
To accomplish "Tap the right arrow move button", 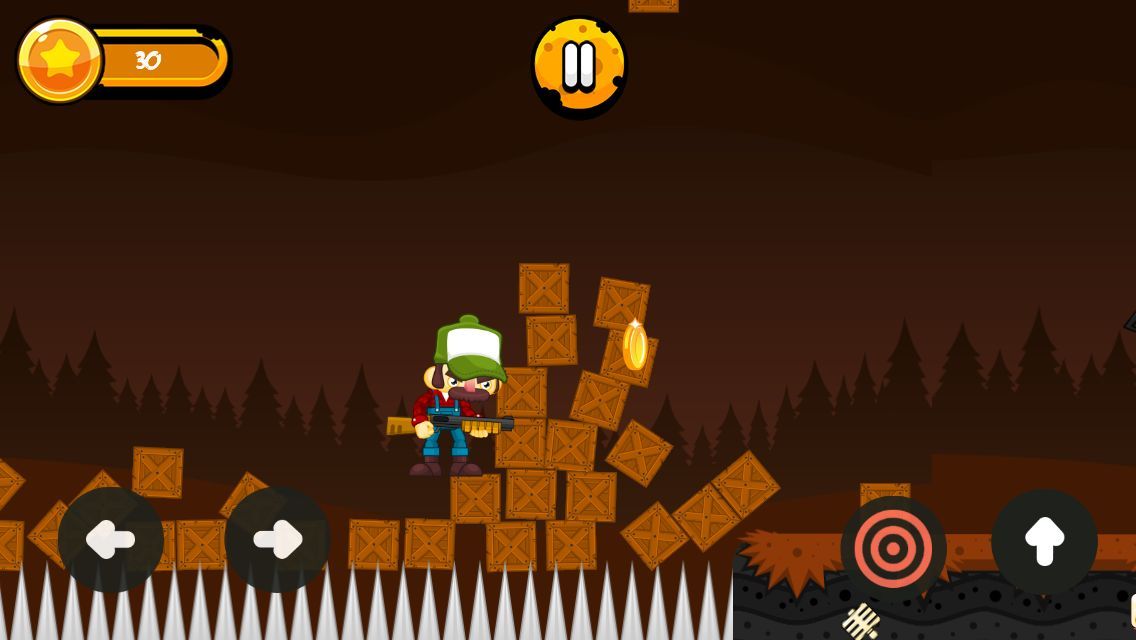I will 277,540.
